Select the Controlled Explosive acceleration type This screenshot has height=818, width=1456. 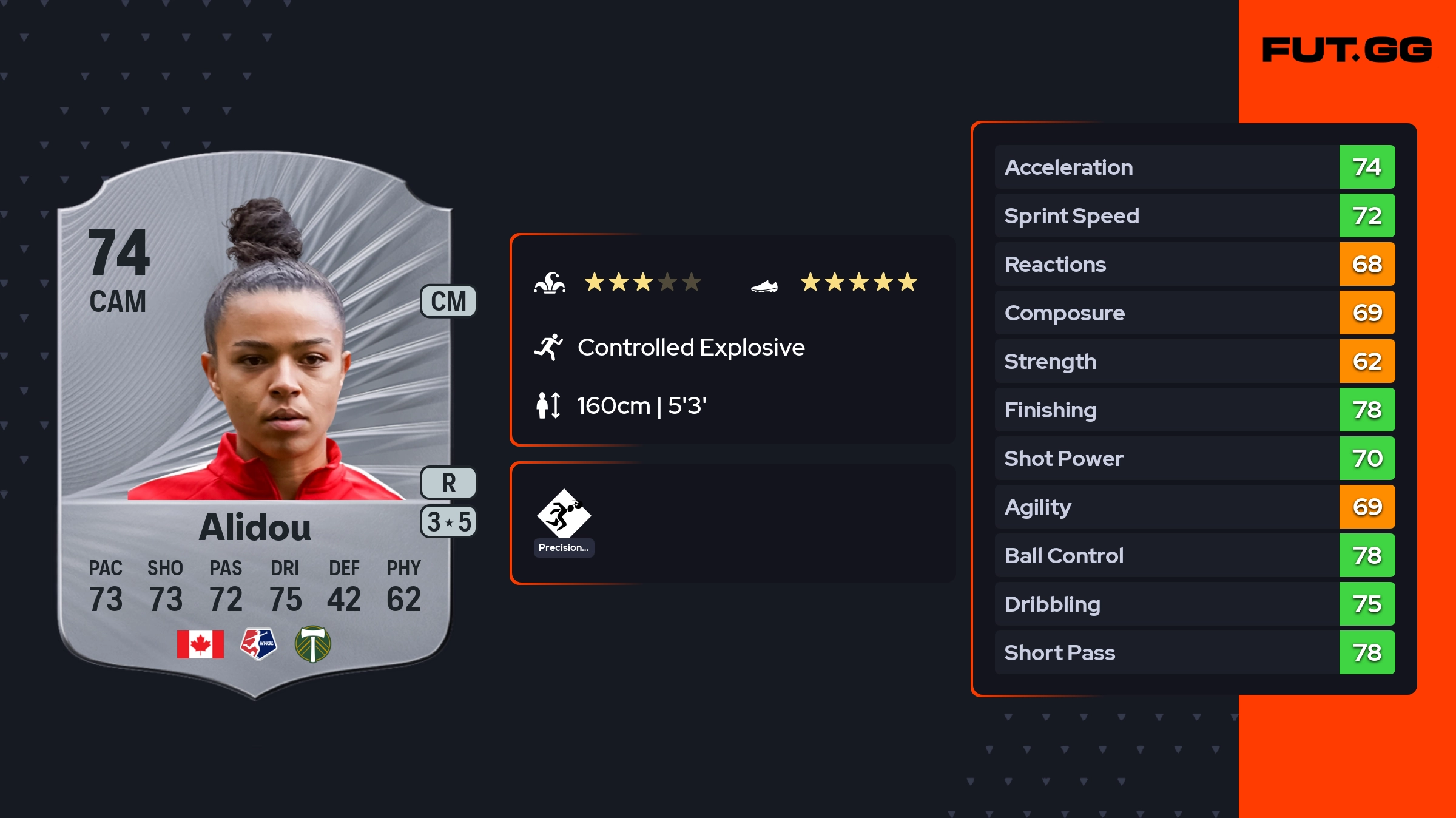point(690,348)
